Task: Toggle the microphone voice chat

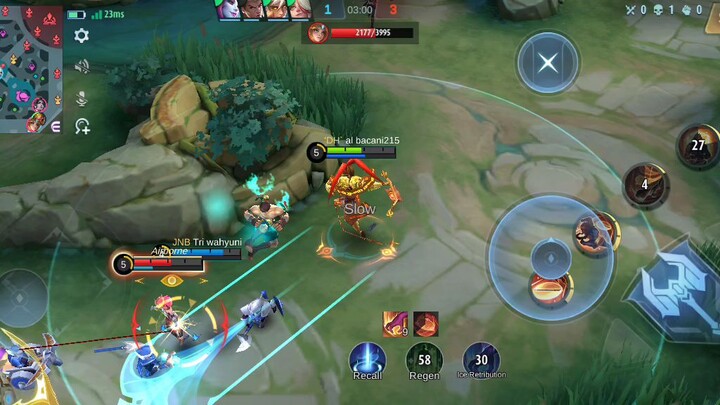Action: [x=82, y=97]
